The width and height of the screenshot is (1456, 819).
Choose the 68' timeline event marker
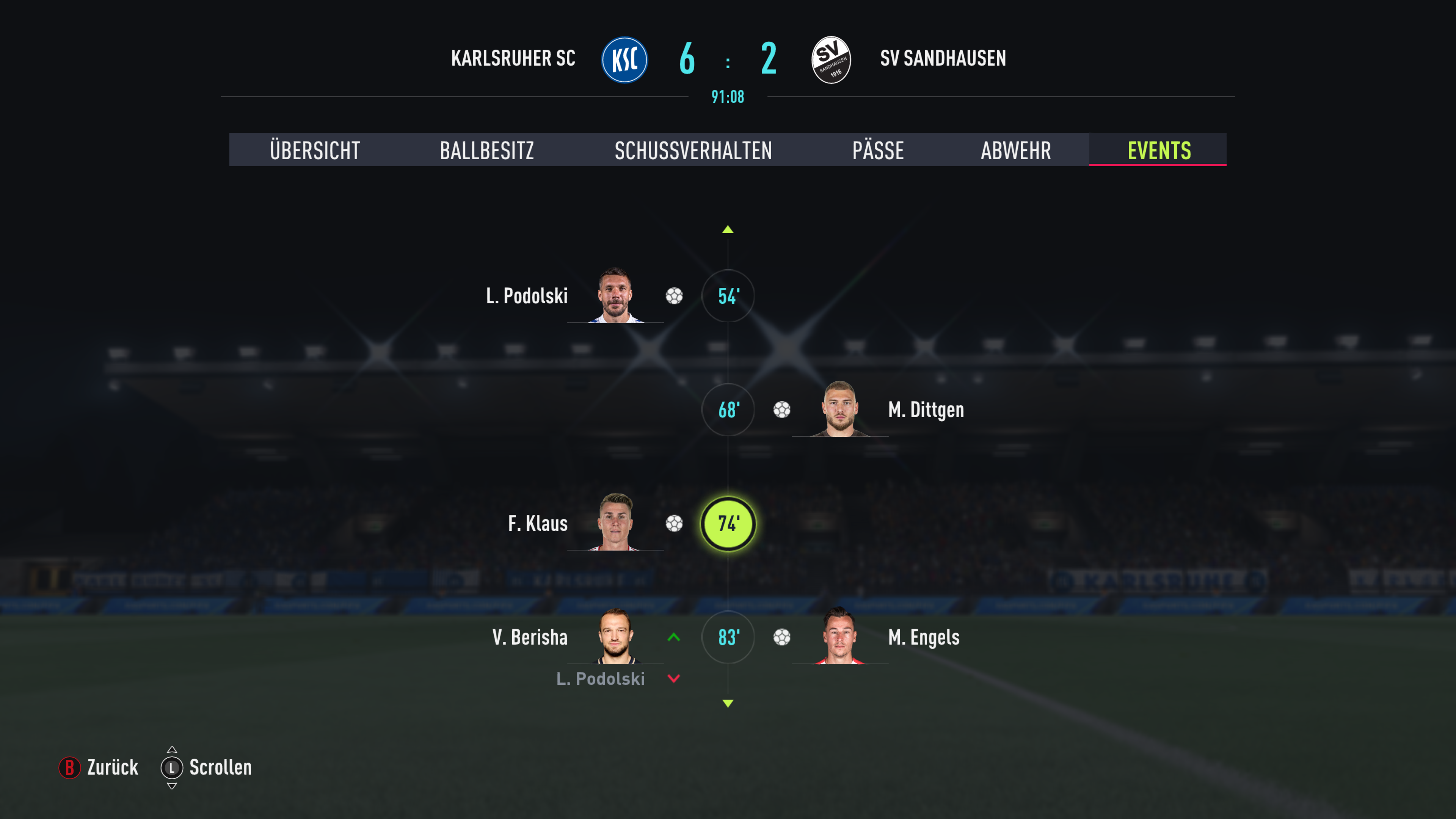pos(728,410)
